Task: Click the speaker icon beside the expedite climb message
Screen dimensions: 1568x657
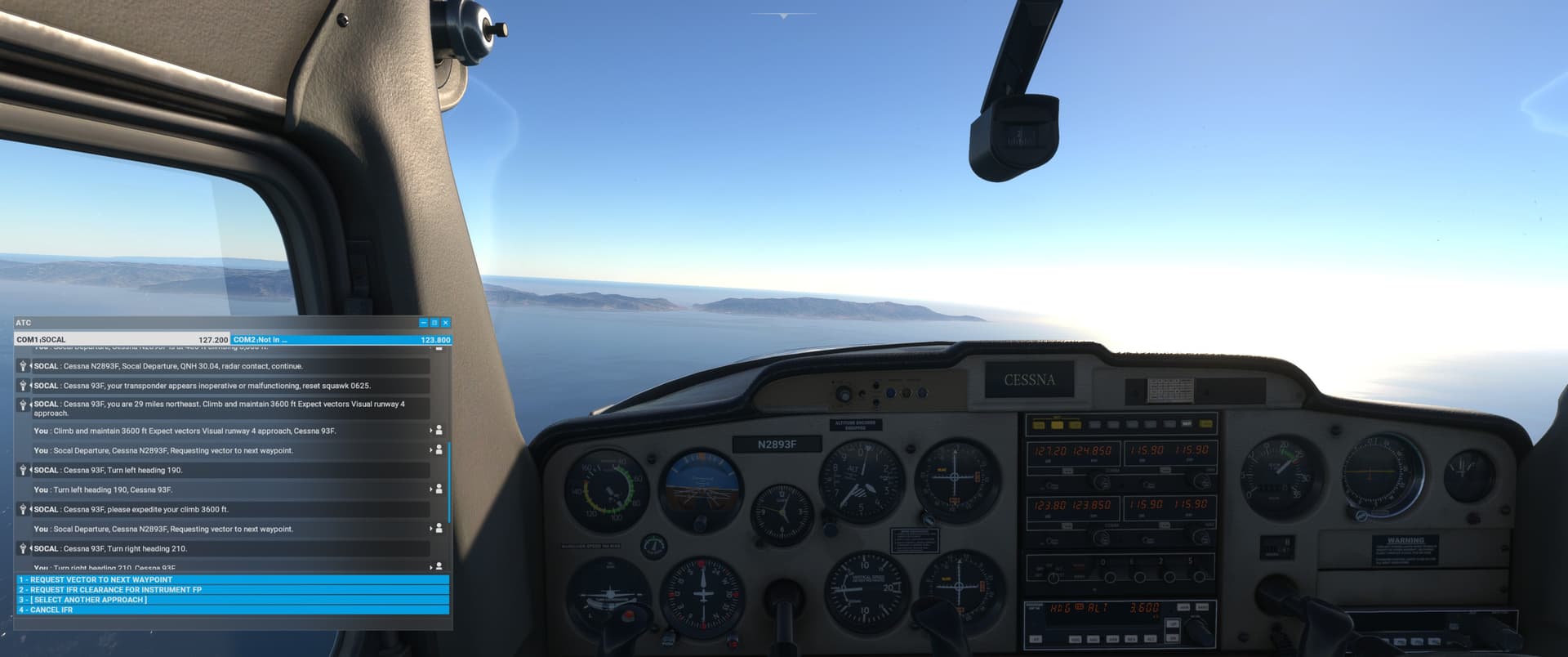Action: [x=22, y=509]
